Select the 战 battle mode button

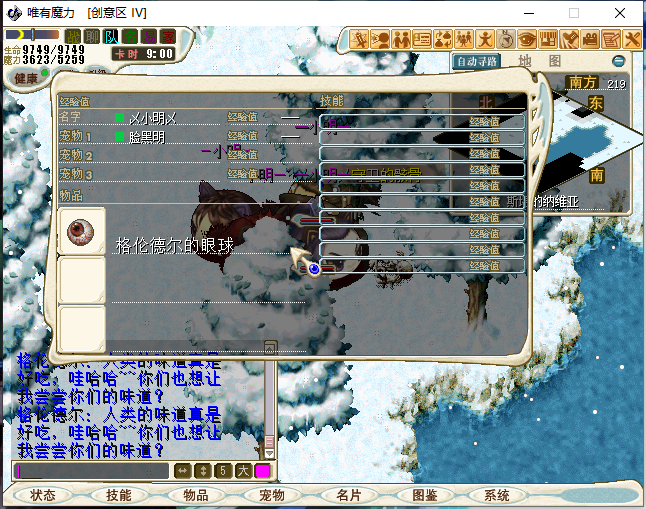click(73, 36)
